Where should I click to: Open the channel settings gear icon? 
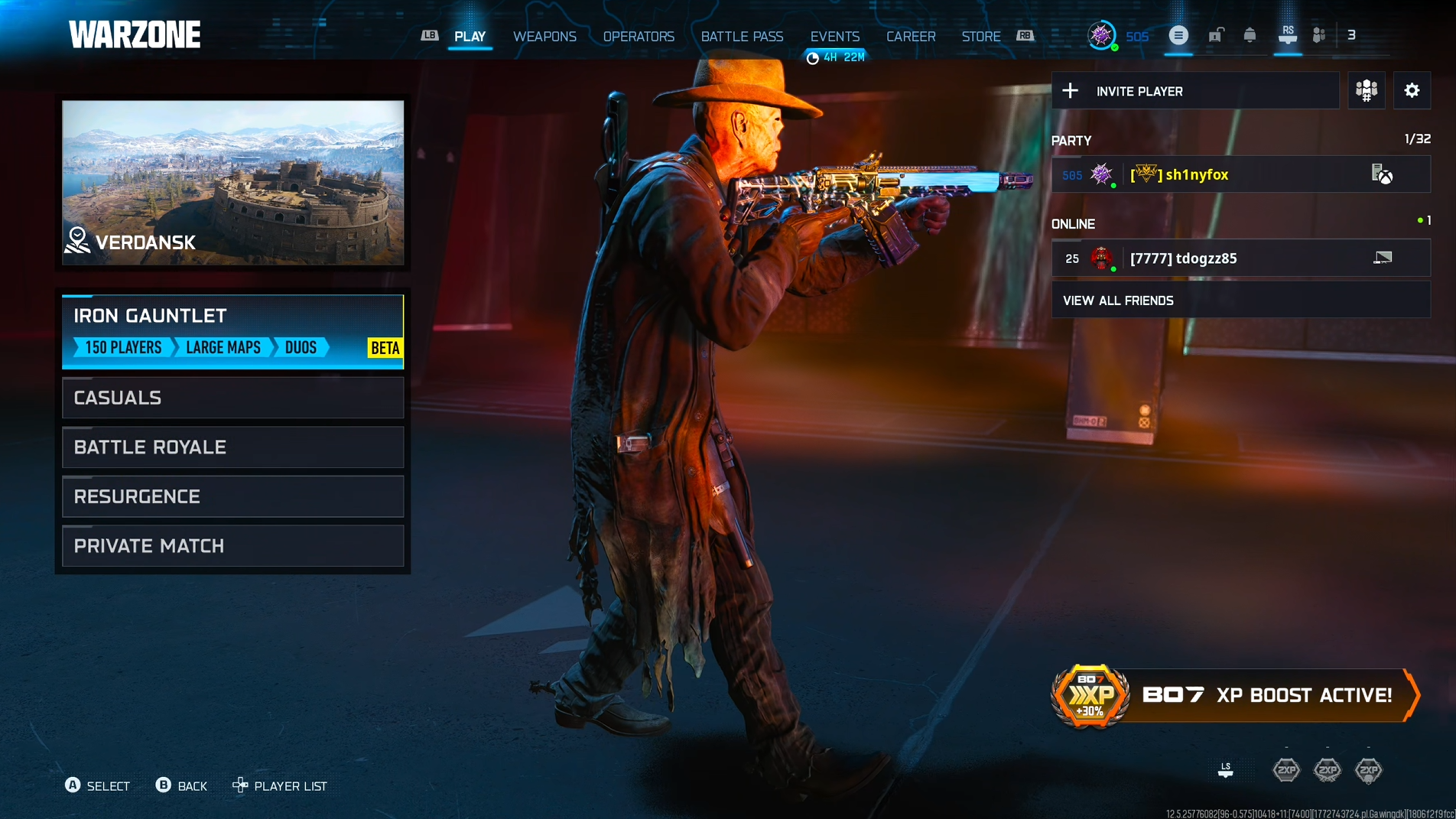(1412, 90)
